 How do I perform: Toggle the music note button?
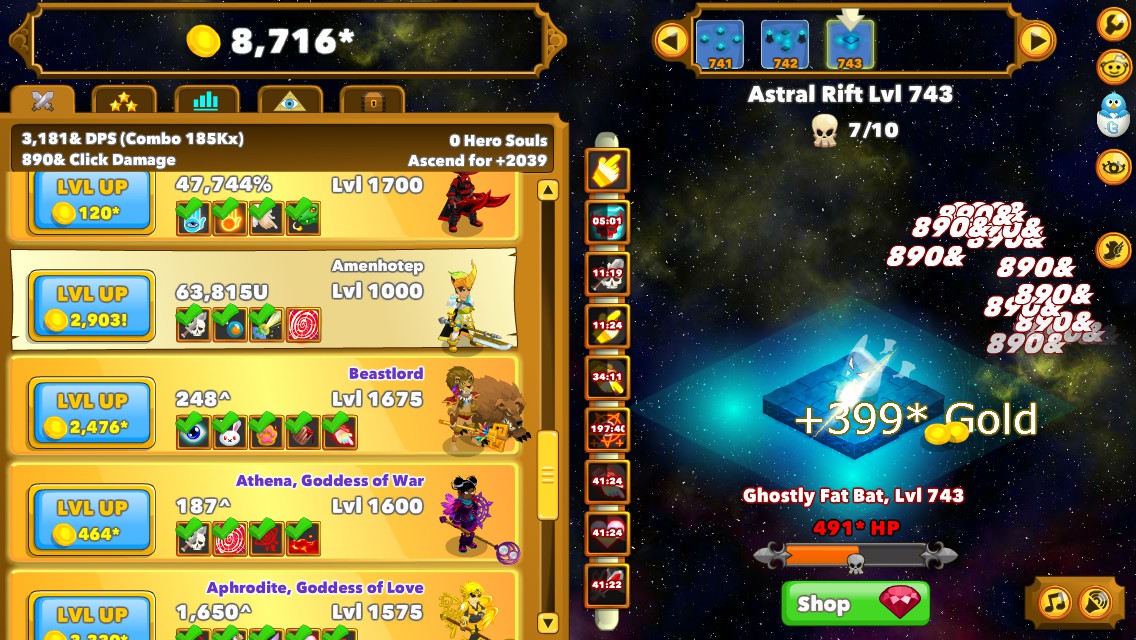click(1054, 601)
